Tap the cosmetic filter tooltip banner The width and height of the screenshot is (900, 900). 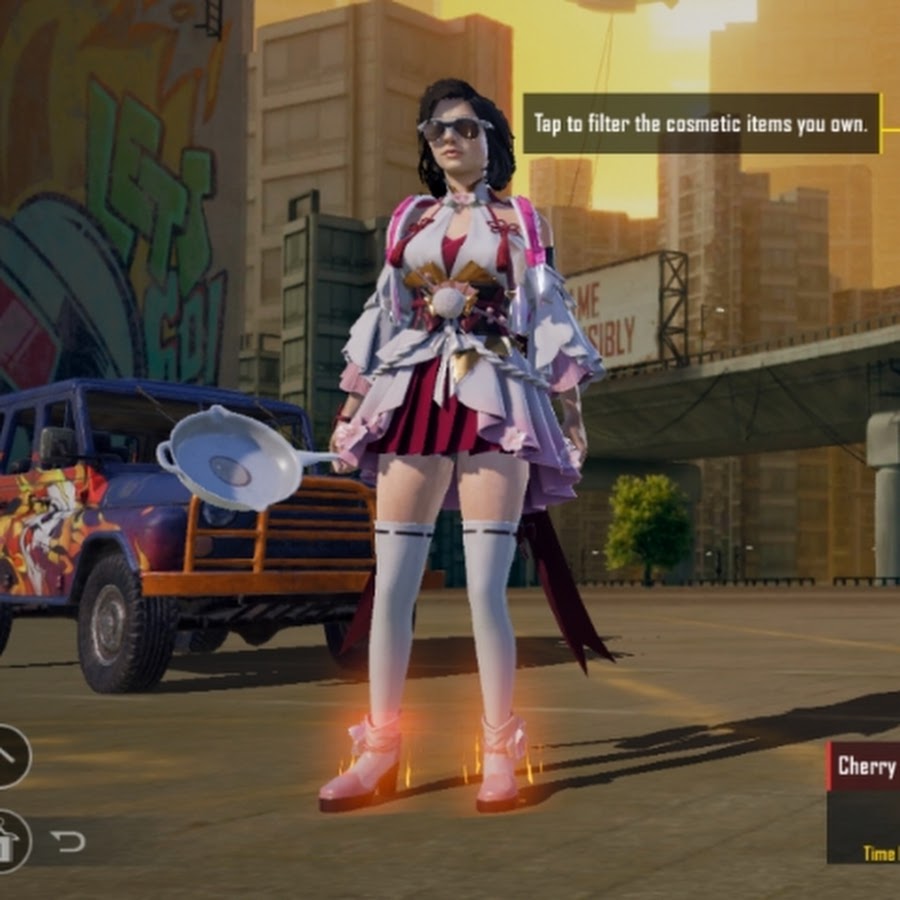pyautogui.click(x=701, y=124)
